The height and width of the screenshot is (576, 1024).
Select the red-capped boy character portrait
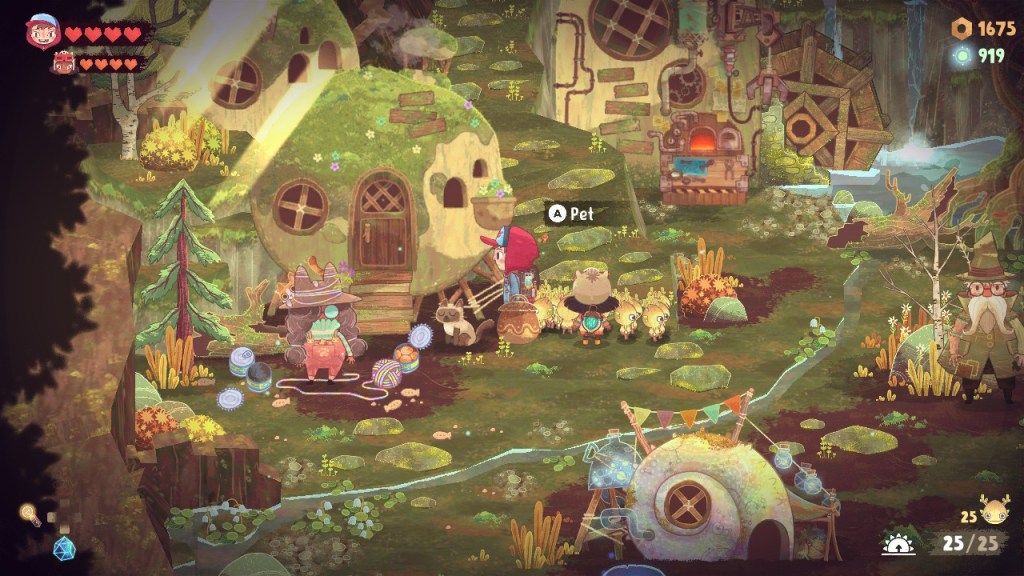[x=43, y=31]
